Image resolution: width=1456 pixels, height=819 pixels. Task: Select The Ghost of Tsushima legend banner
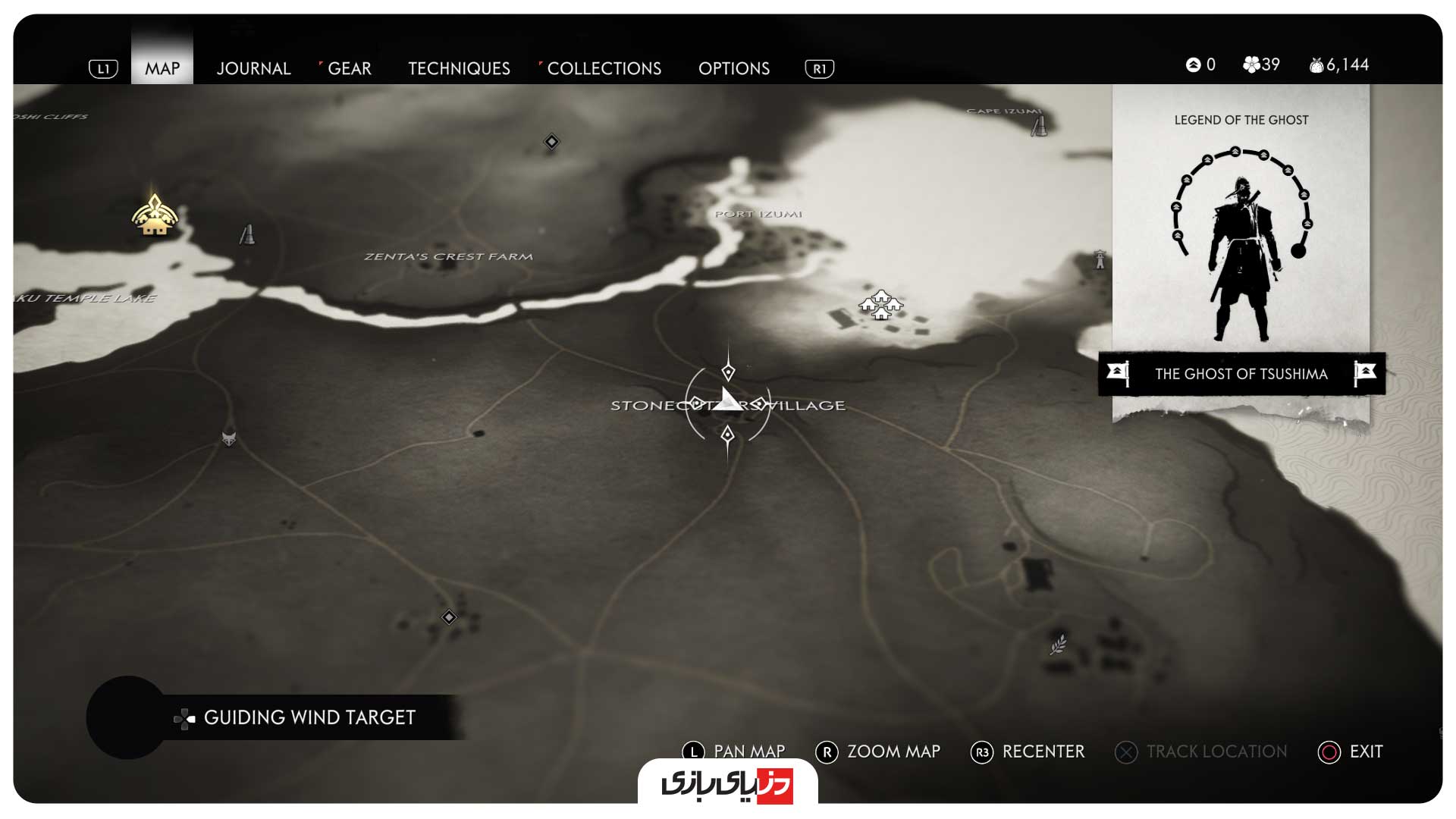pos(1241,373)
